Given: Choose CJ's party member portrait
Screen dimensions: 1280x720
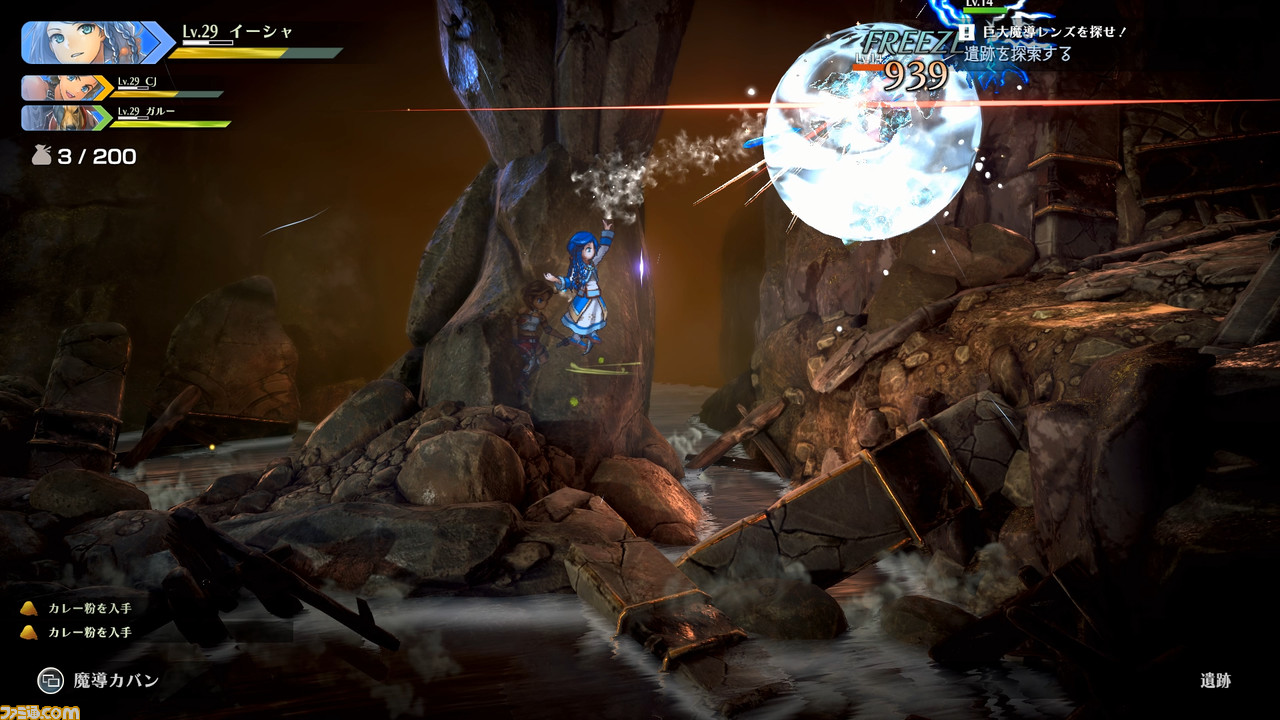Looking at the screenshot, I should coord(62,88).
